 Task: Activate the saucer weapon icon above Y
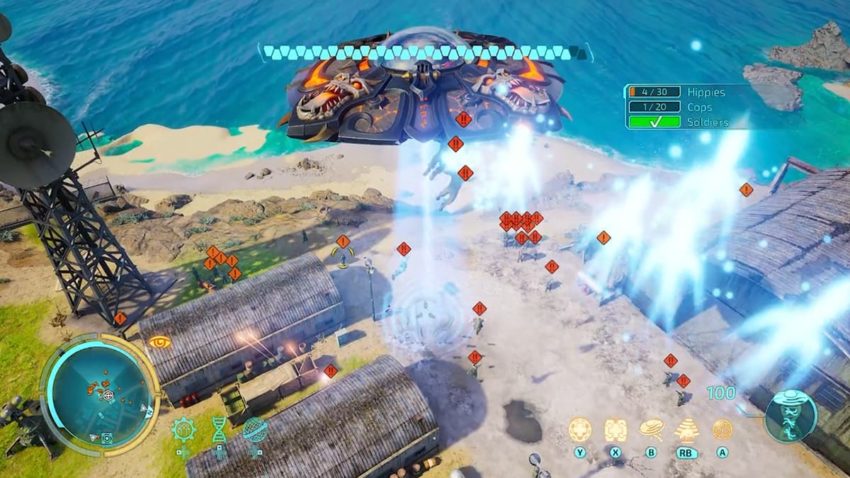(580, 429)
